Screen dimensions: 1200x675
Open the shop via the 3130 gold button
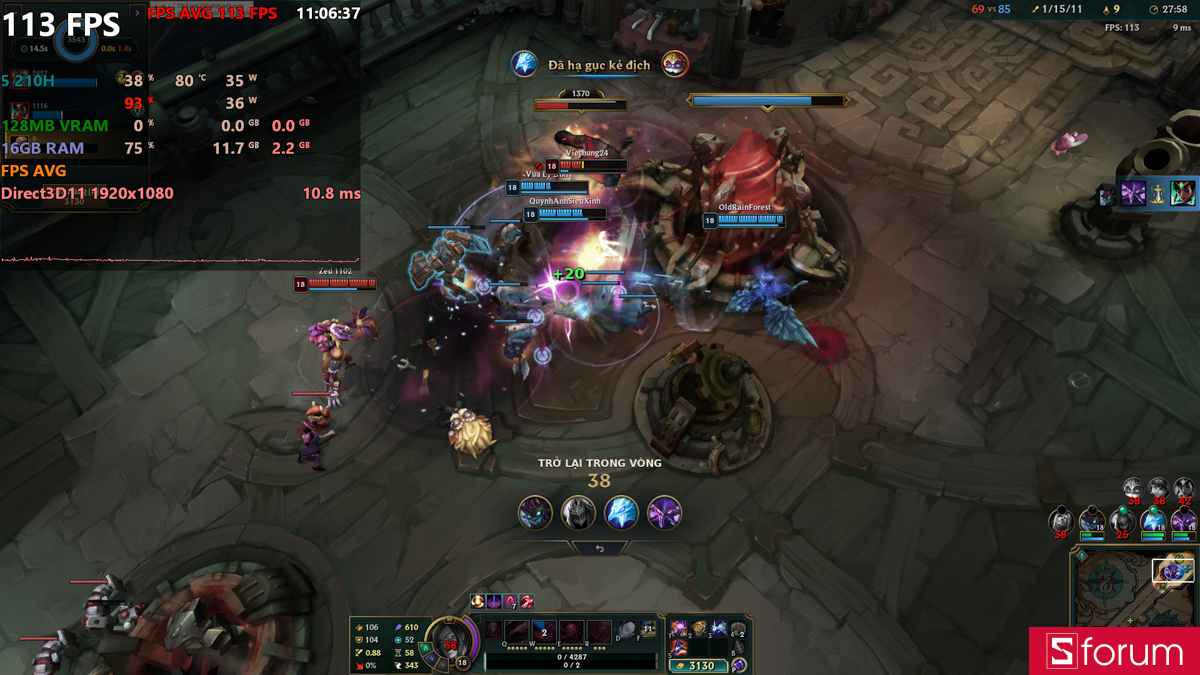click(x=697, y=665)
